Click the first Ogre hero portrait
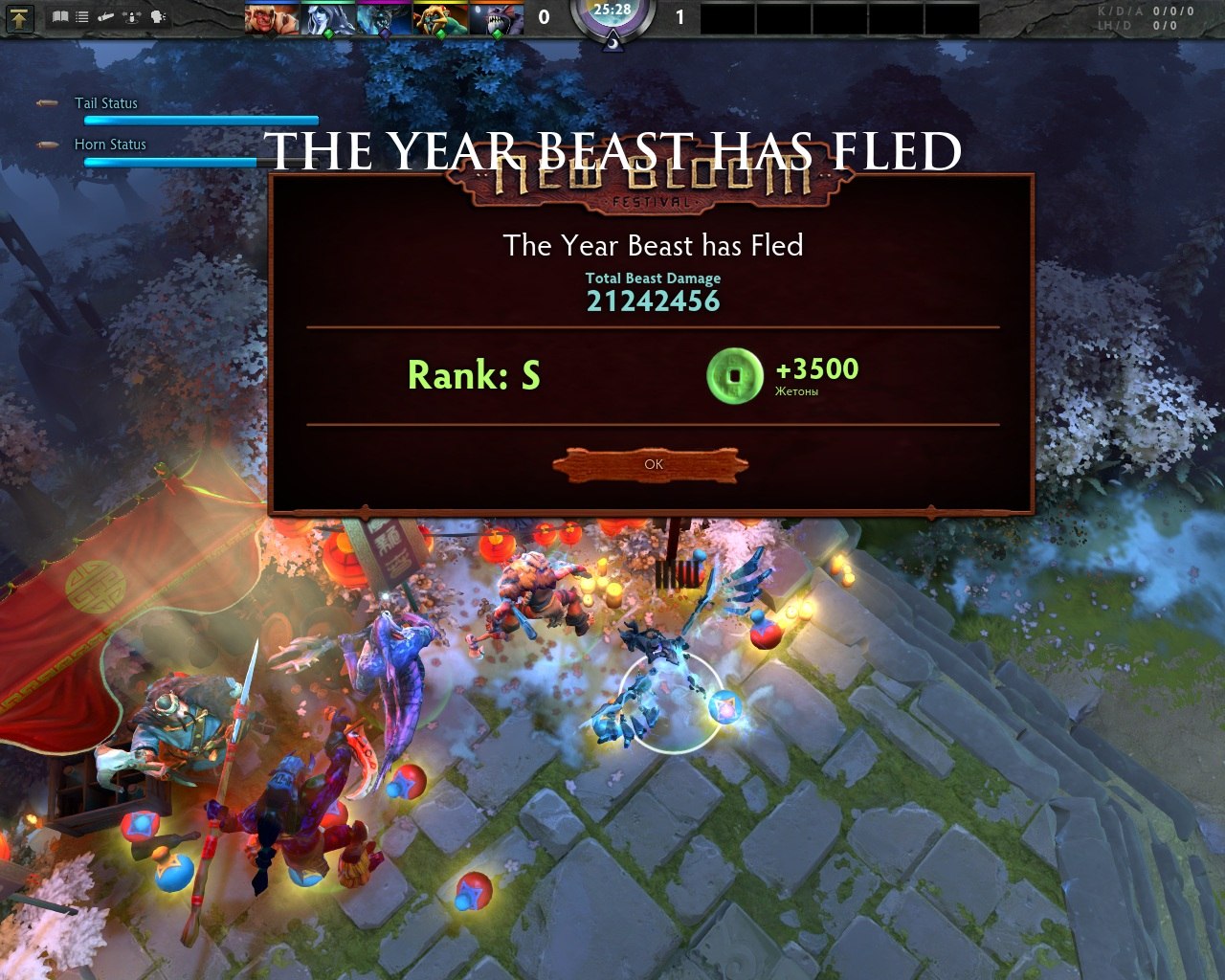This screenshot has height=980, width=1225. [x=270, y=16]
